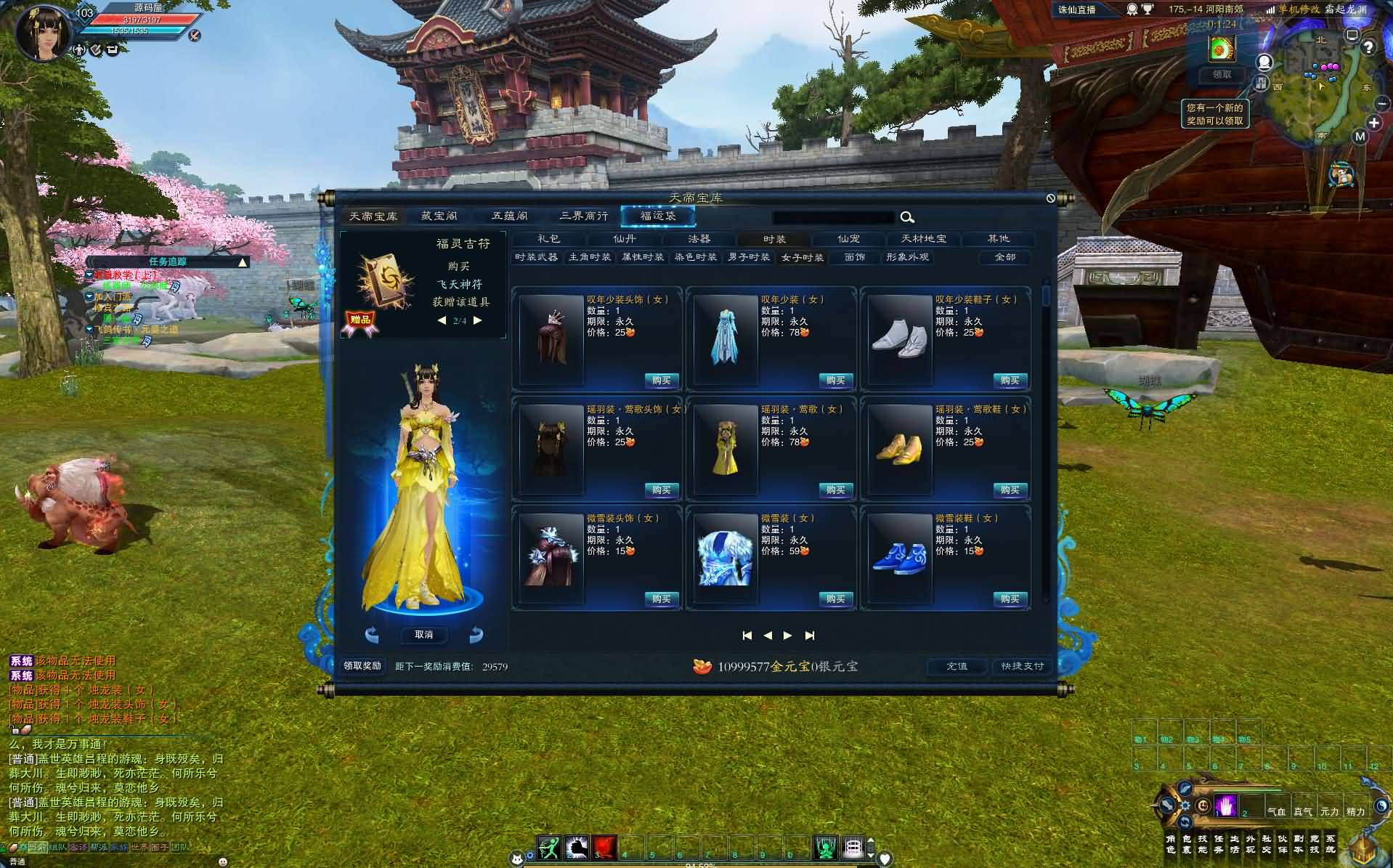Choose the 礼包 category

[x=548, y=239]
